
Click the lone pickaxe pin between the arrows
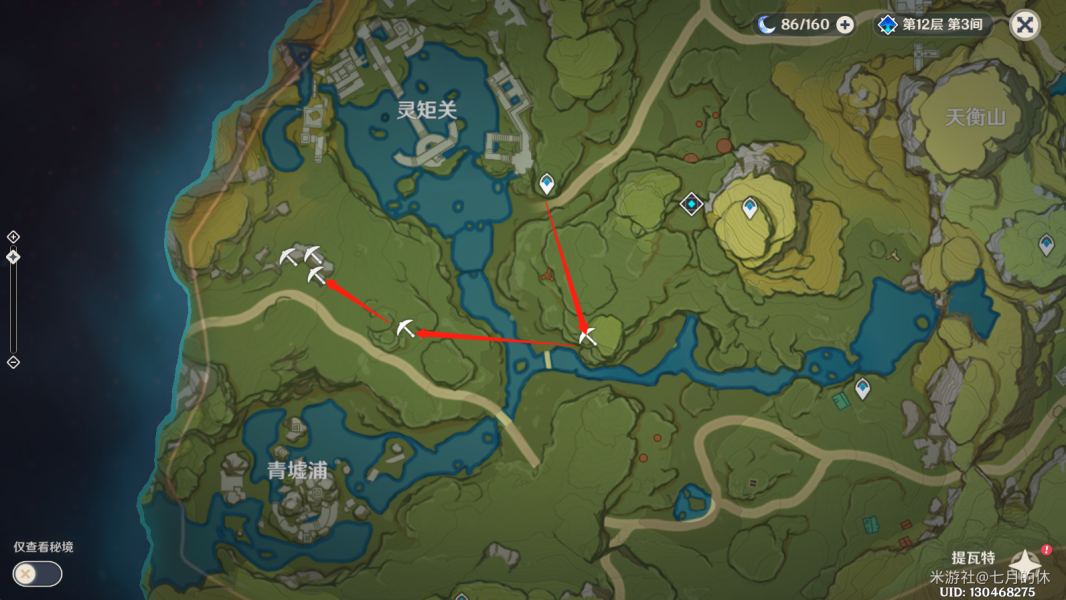point(404,328)
